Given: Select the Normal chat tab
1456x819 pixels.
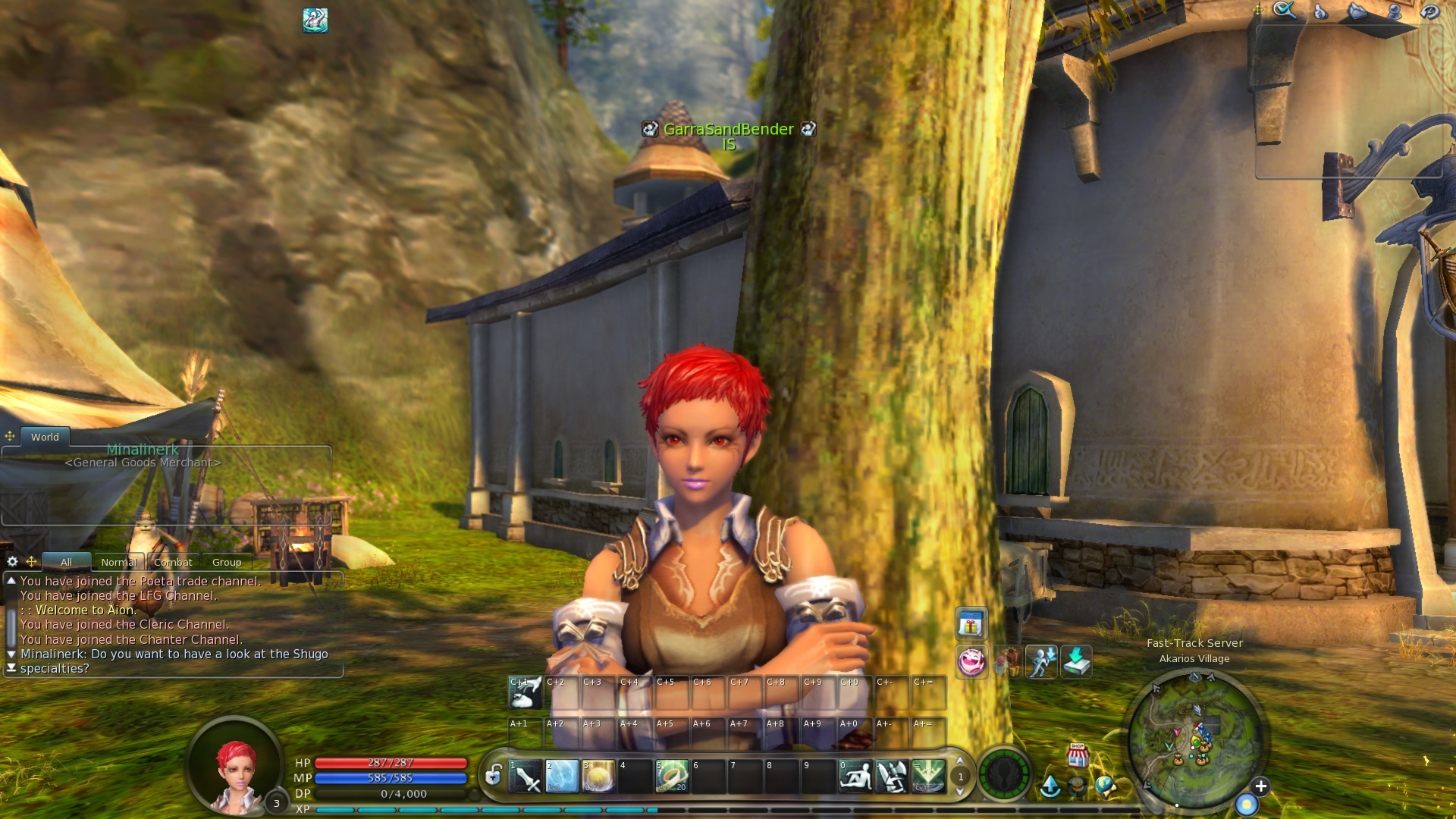Looking at the screenshot, I should [x=119, y=562].
